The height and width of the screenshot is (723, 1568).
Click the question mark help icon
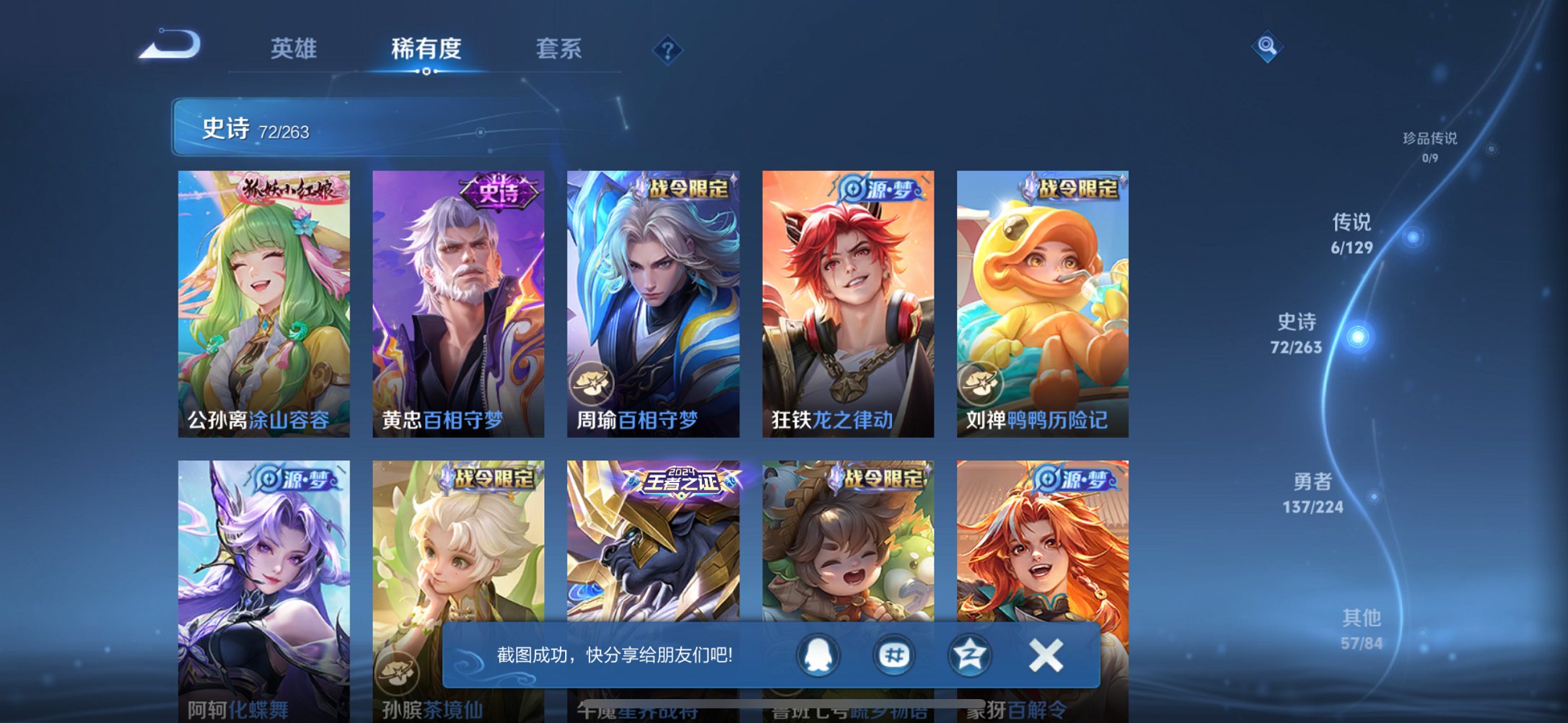pyautogui.click(x=667, y=49)
